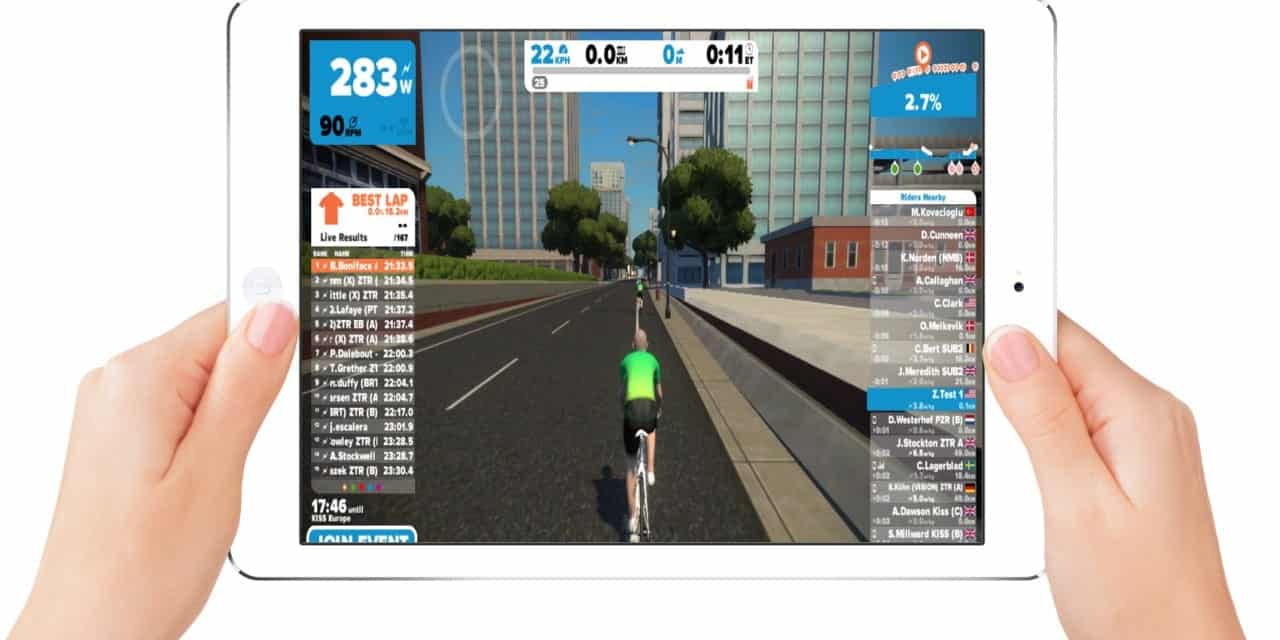Screen dimensions: 1280x640
Task: Select j.escalera row in live results
Action: [360, 426]
